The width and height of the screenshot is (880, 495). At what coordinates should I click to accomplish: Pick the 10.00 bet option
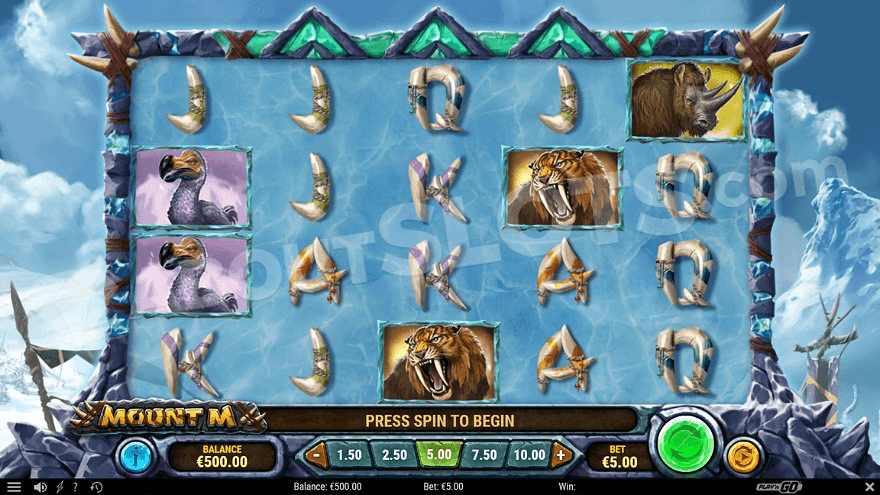[528, 455]
